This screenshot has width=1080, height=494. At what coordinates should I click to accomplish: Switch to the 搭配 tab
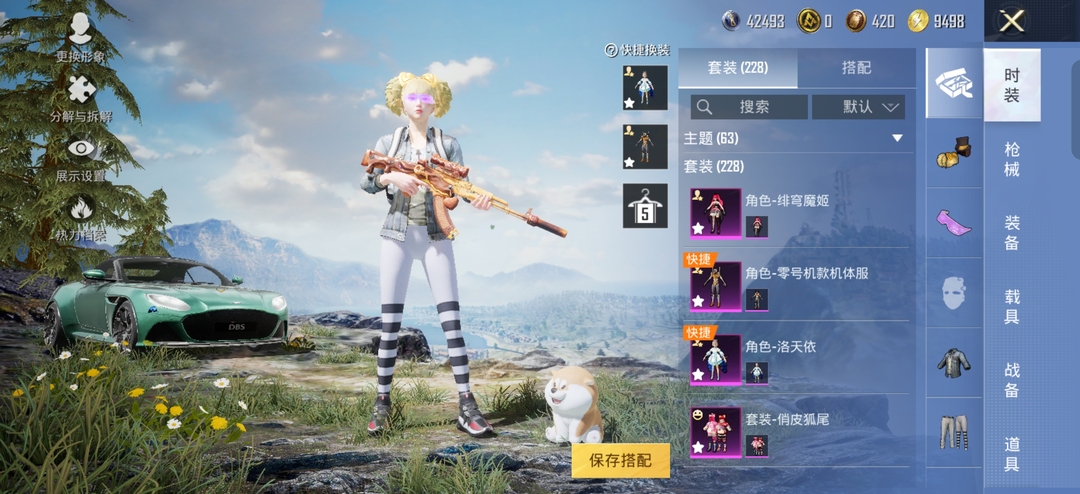click(x=856, y=68)
